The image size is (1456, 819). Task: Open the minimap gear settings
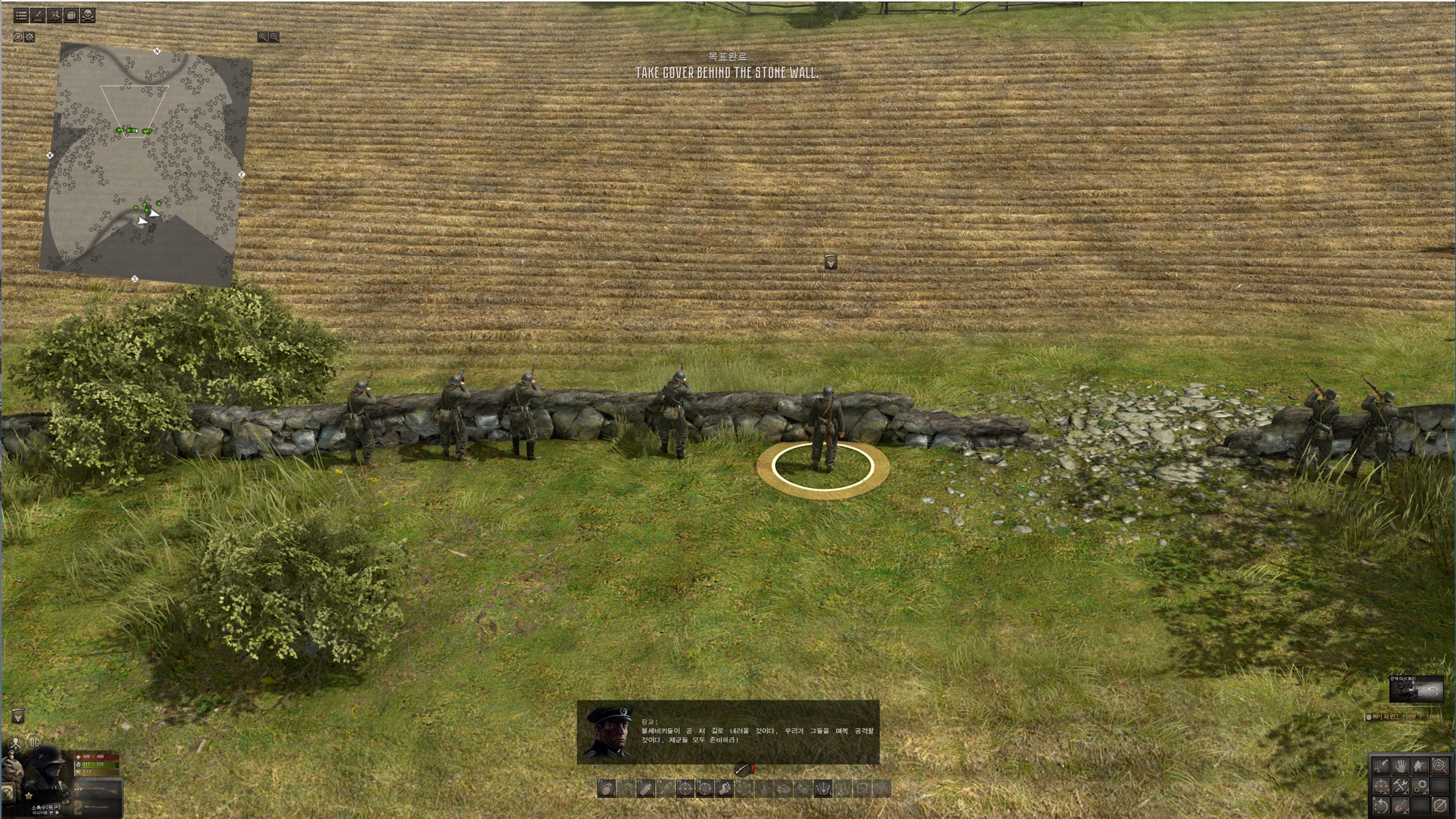pyautogui.click(x=30, y=37)
